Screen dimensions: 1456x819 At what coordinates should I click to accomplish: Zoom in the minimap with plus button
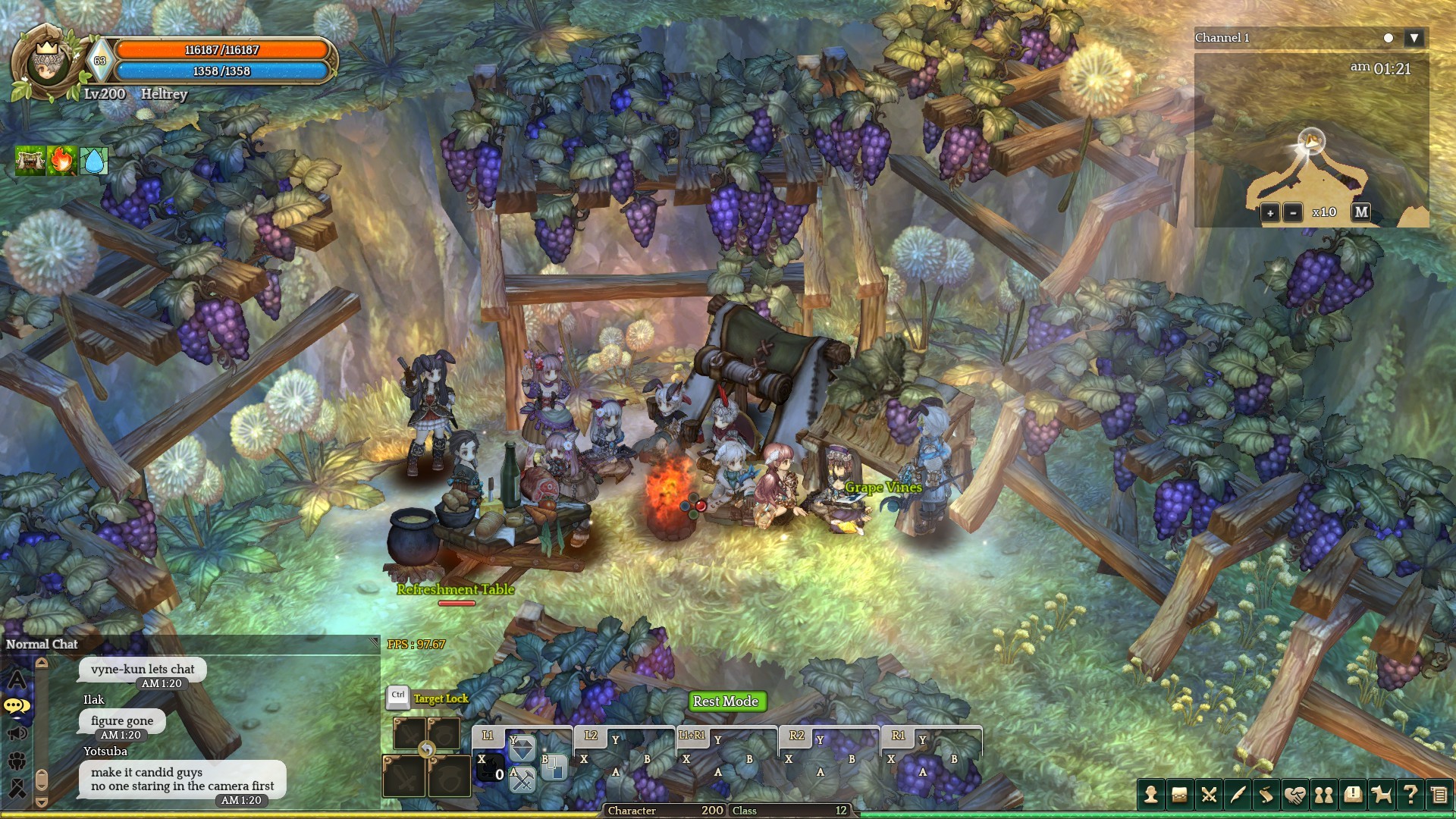pyautogui.click(x=1270, y=213)
